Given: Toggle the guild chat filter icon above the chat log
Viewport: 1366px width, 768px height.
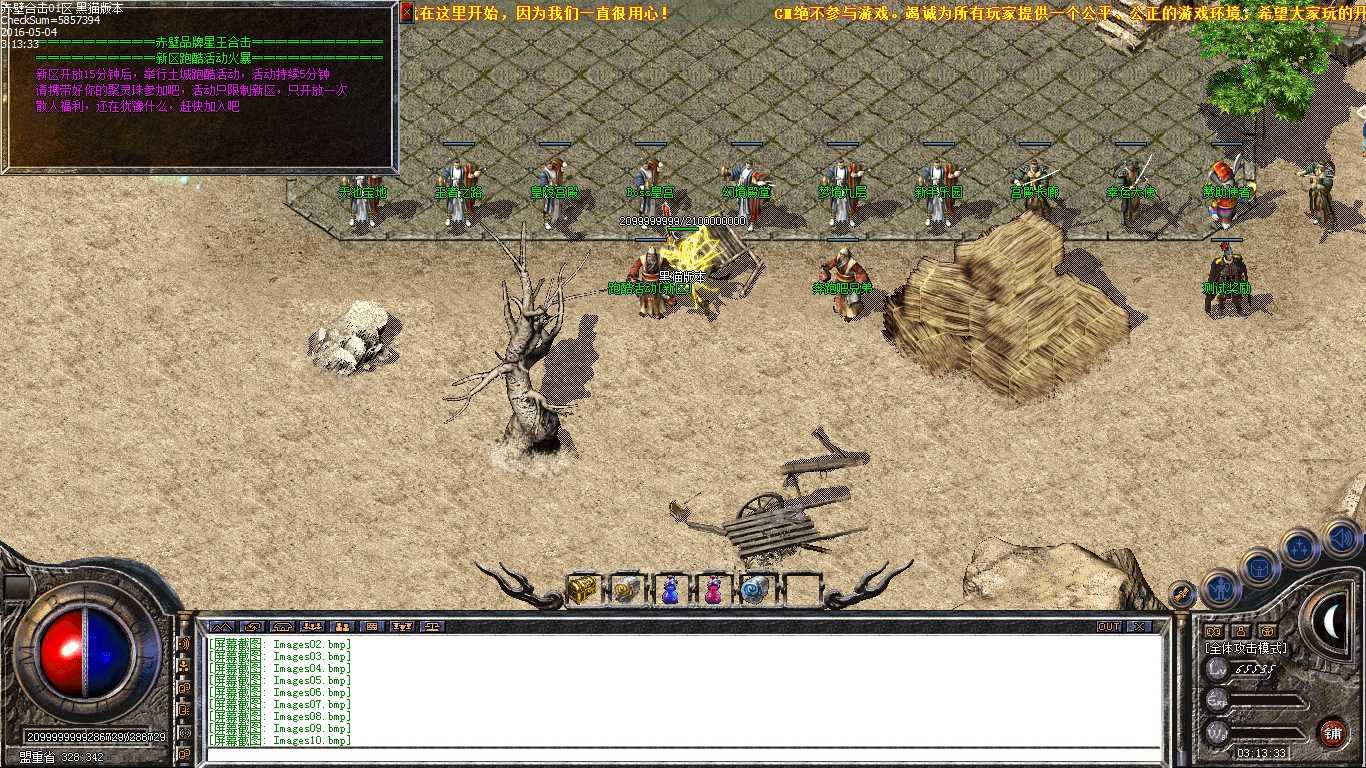Looking at the screenshot, I should click(343, 628).
